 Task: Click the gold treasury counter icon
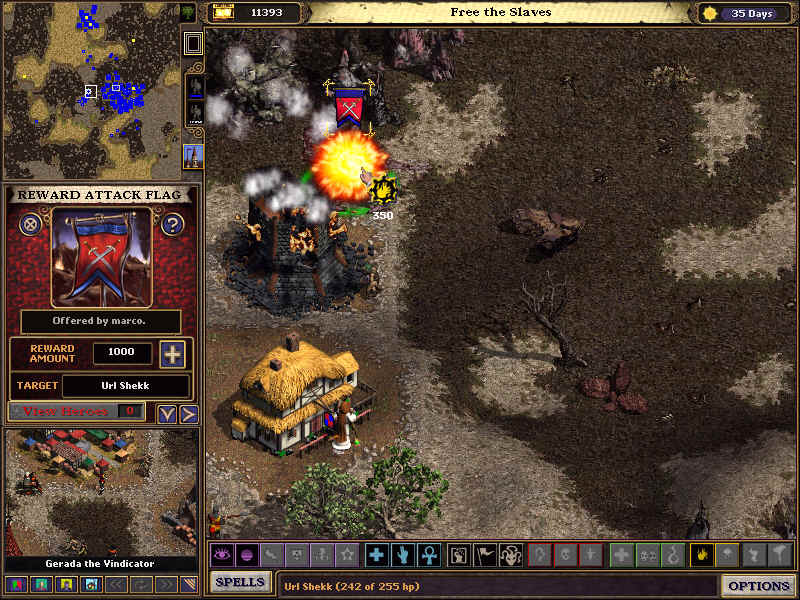click(x=222, y=13)
